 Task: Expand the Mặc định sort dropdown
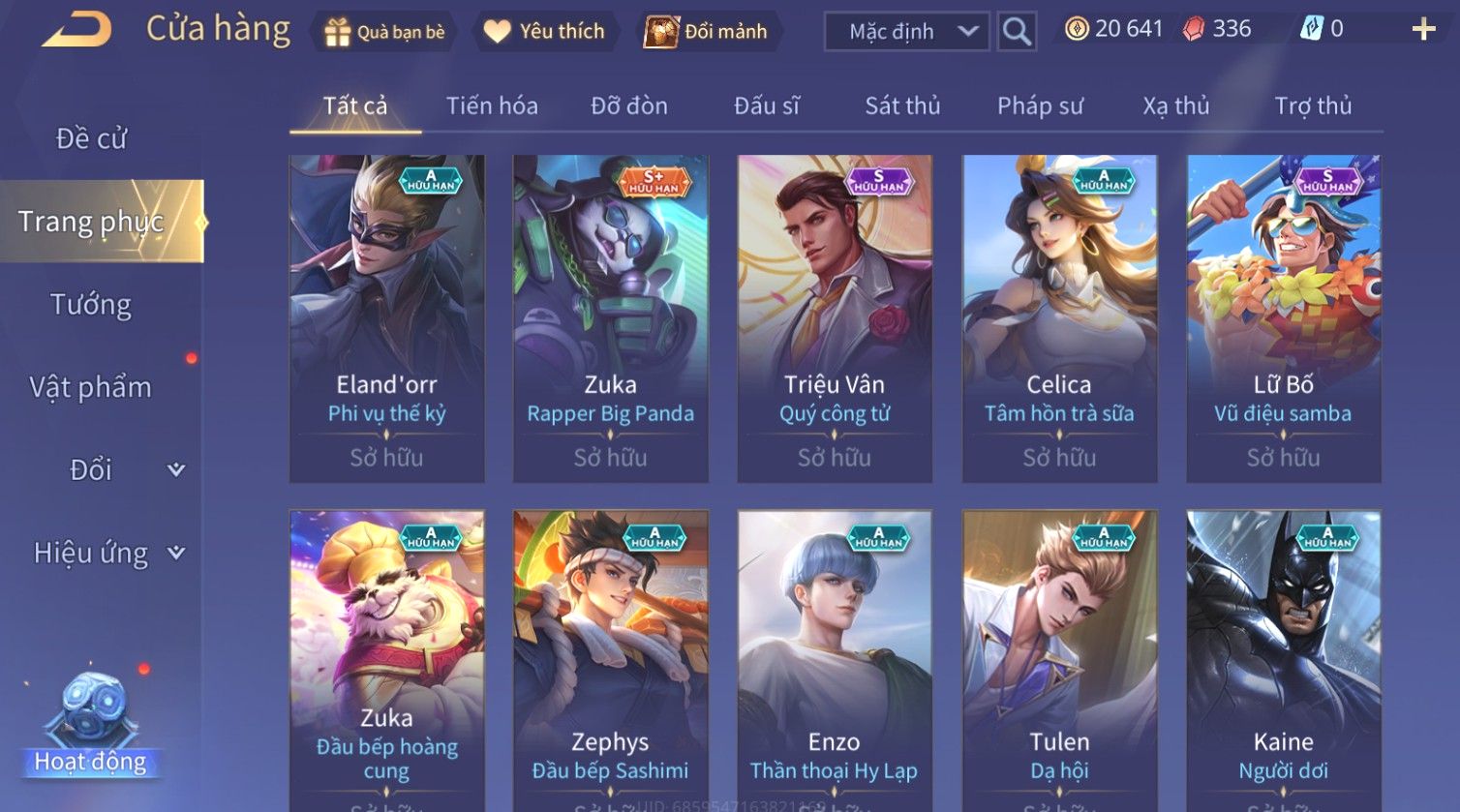tap(906, 32)
